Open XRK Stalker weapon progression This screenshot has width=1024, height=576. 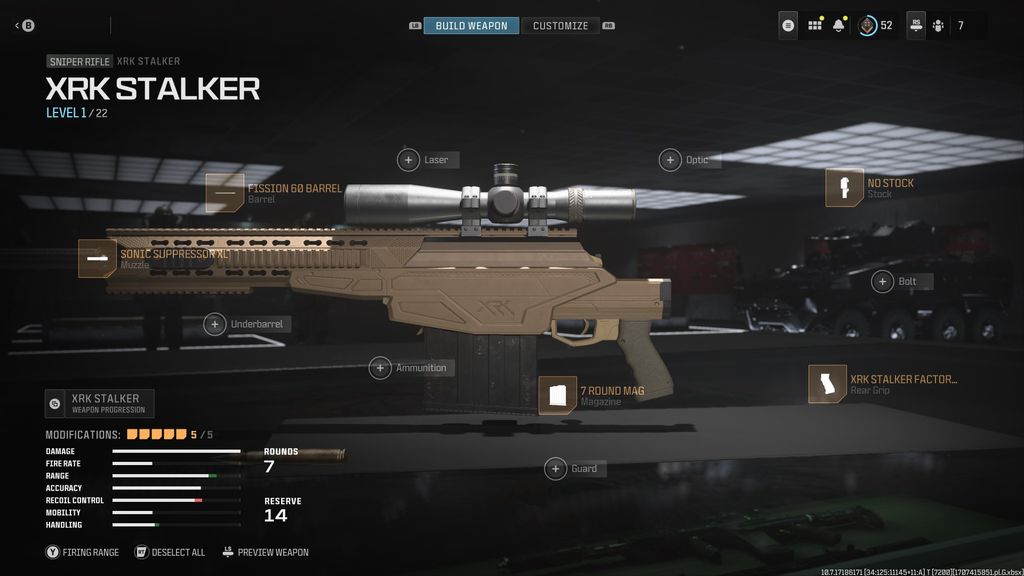coord(100,404)
